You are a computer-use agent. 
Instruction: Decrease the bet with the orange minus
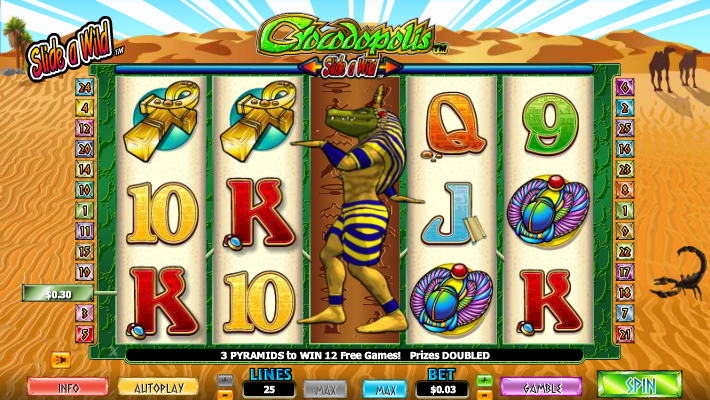(485, 393)
